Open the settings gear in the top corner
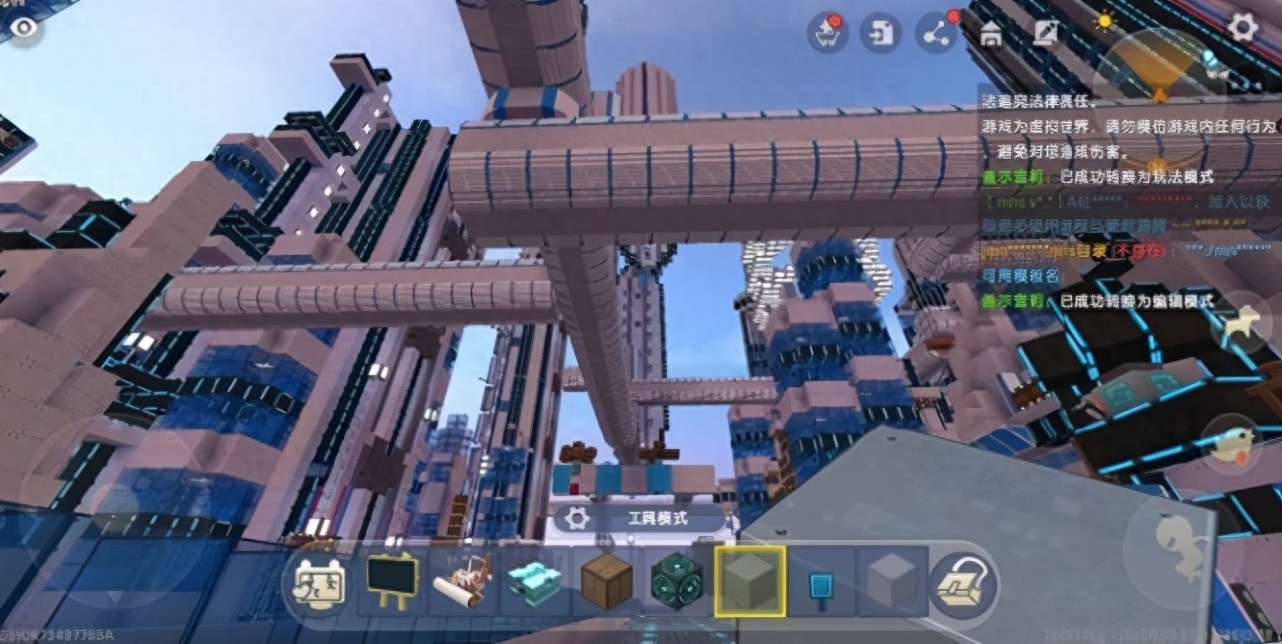 1242,27
